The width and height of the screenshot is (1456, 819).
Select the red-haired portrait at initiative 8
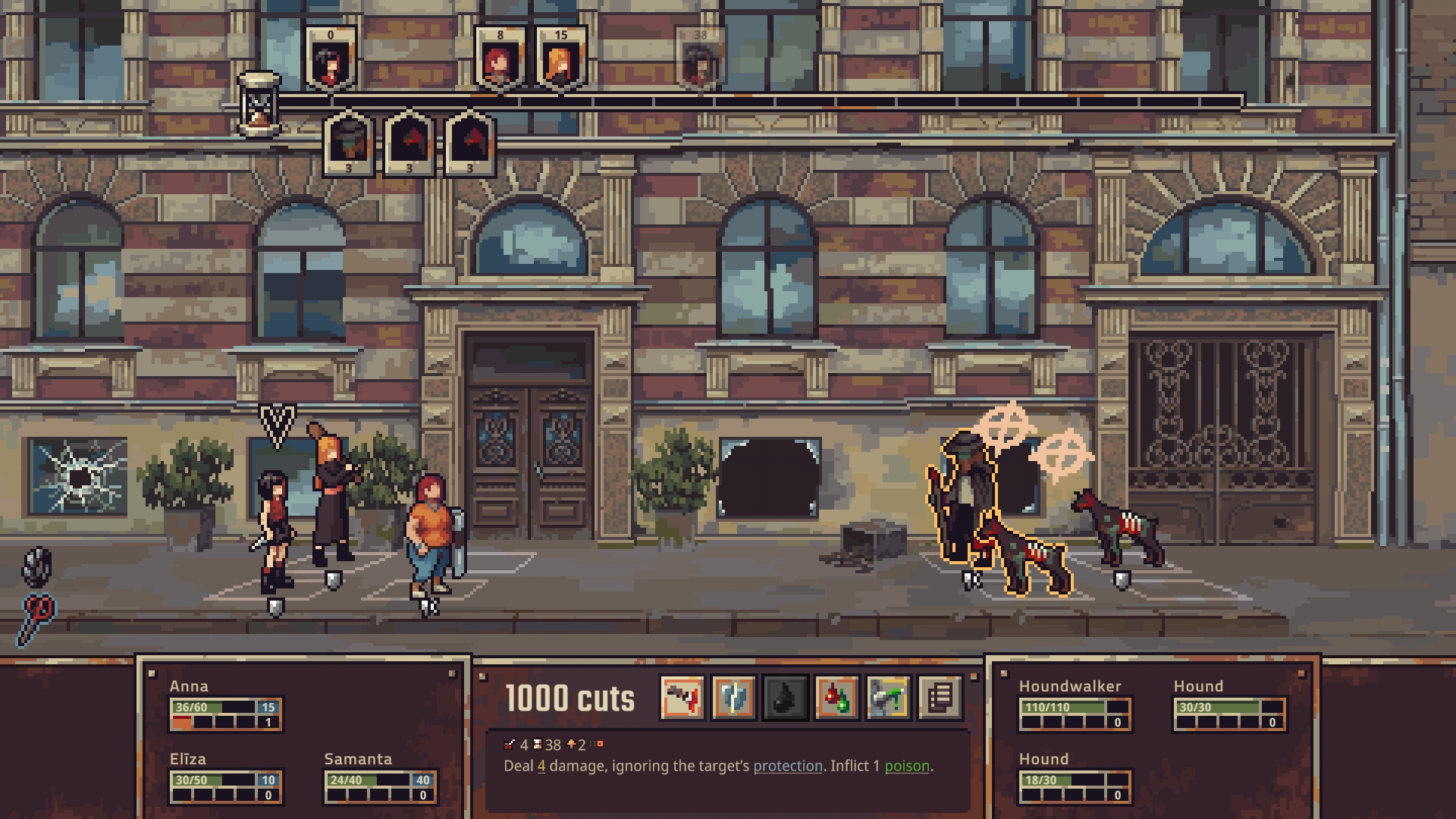(500, 59)
